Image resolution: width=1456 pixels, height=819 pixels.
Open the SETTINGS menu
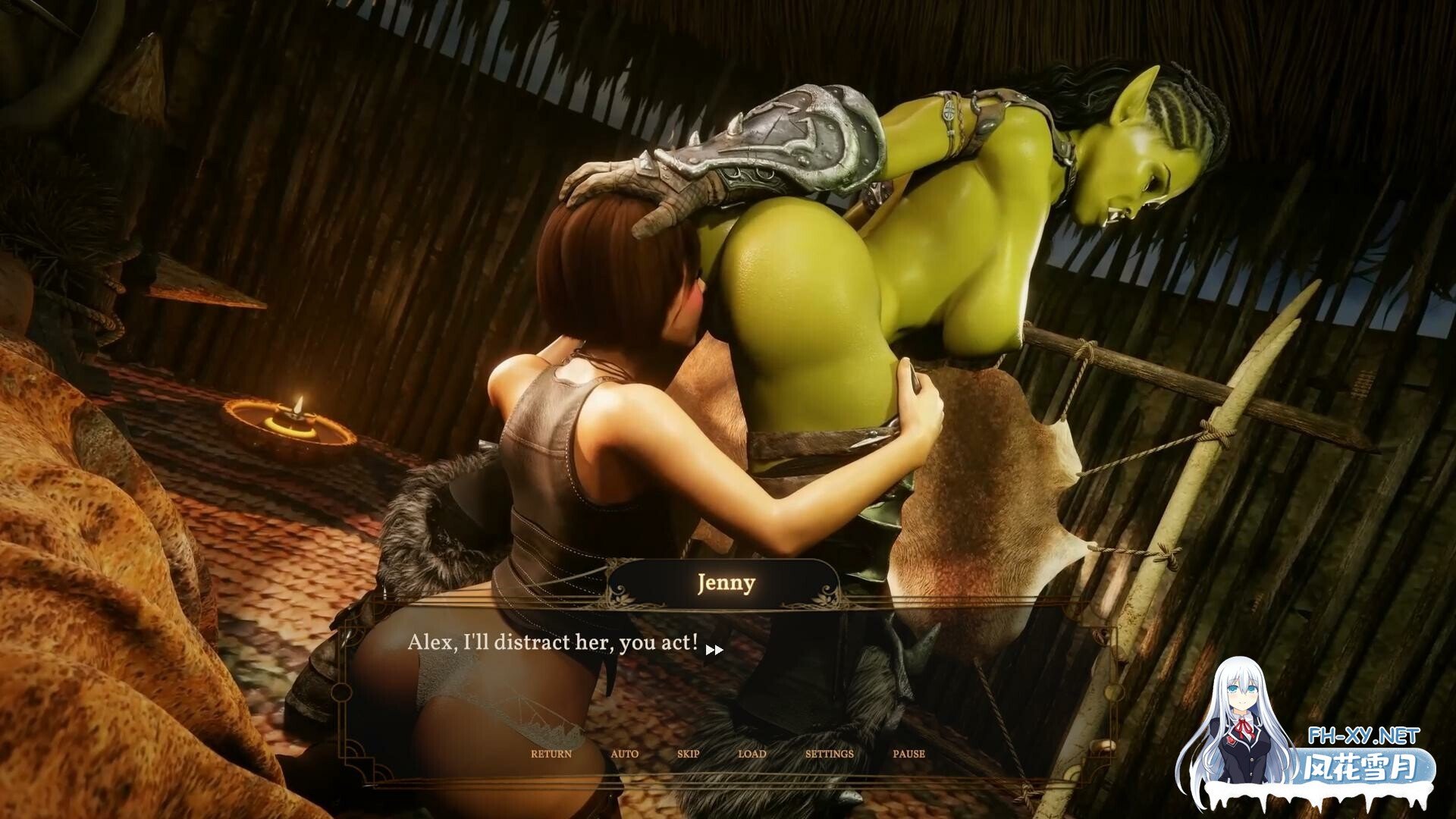830,754
